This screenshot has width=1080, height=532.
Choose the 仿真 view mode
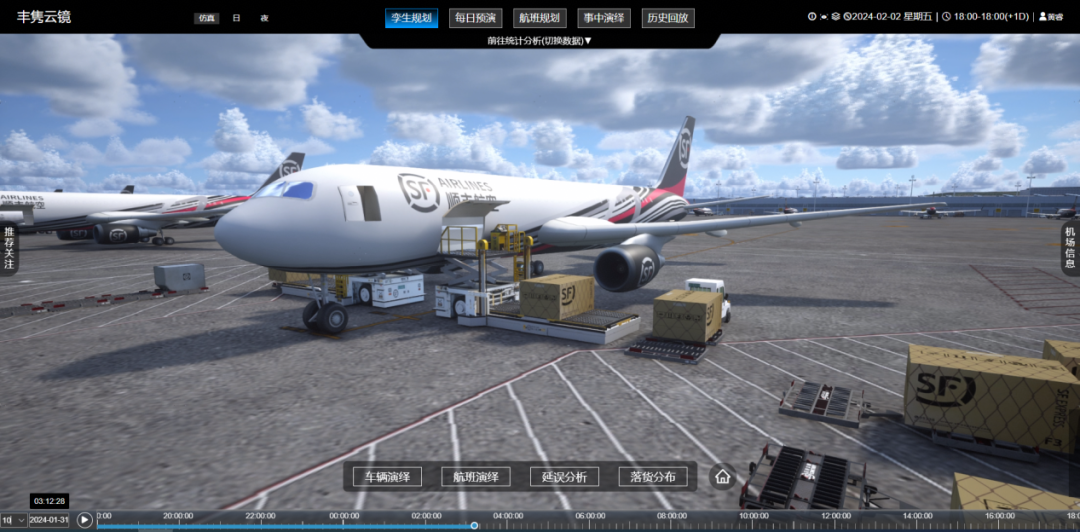tap(207, 18)
